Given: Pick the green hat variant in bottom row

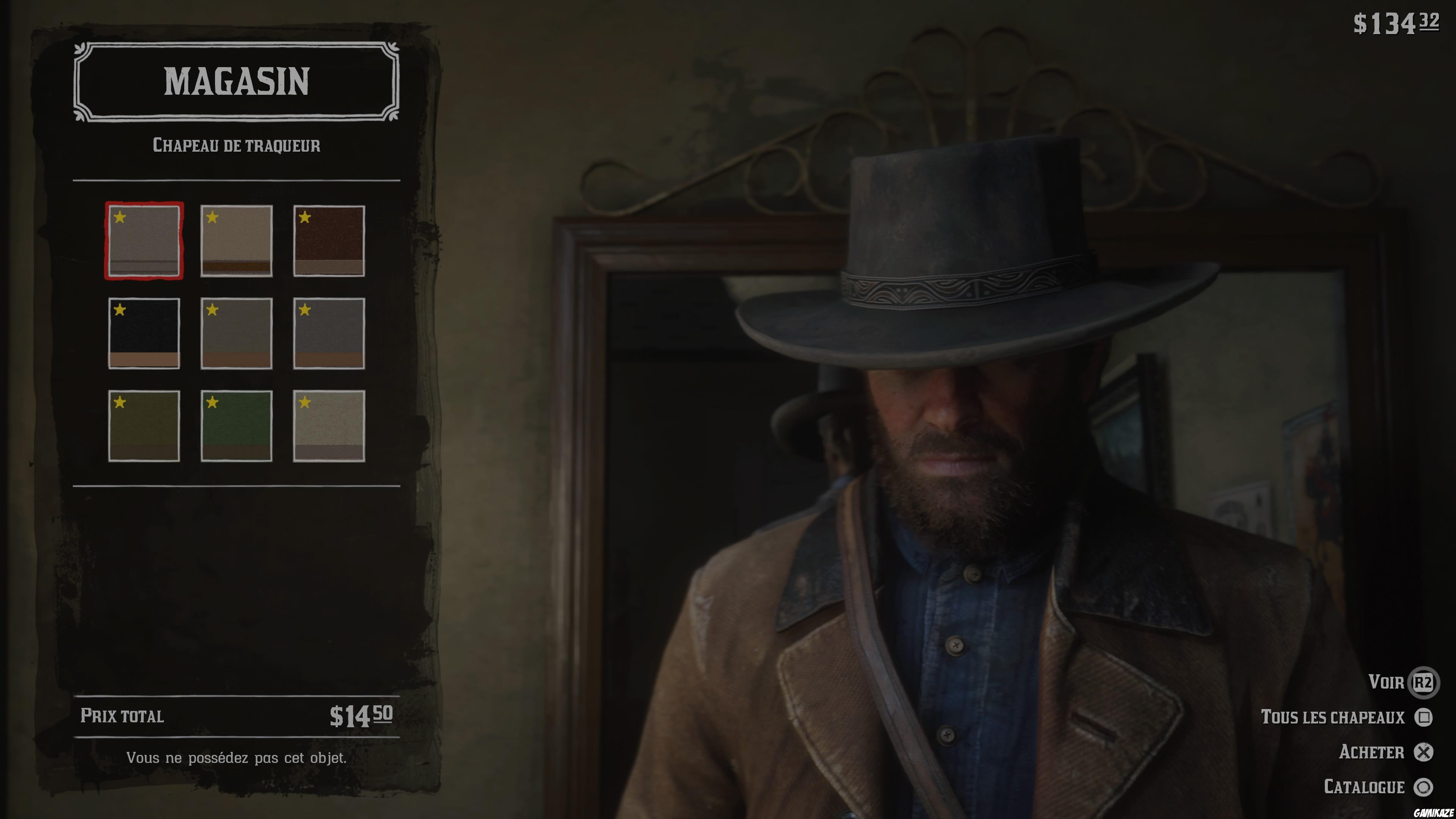Looking at the screenshot, I should click(237, 427).
